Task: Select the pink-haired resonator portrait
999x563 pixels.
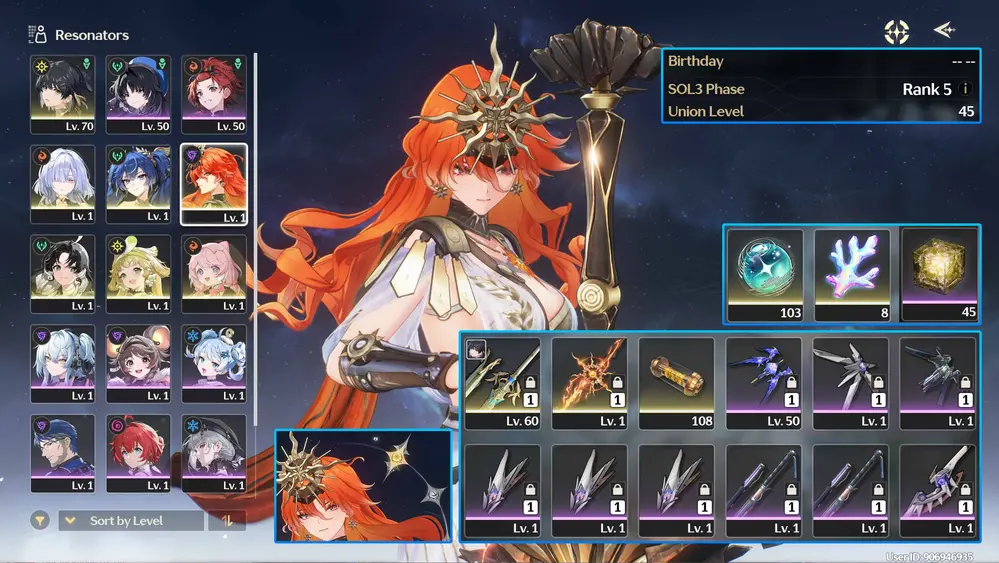Action: pyautogui.click(x=213, y=274)
